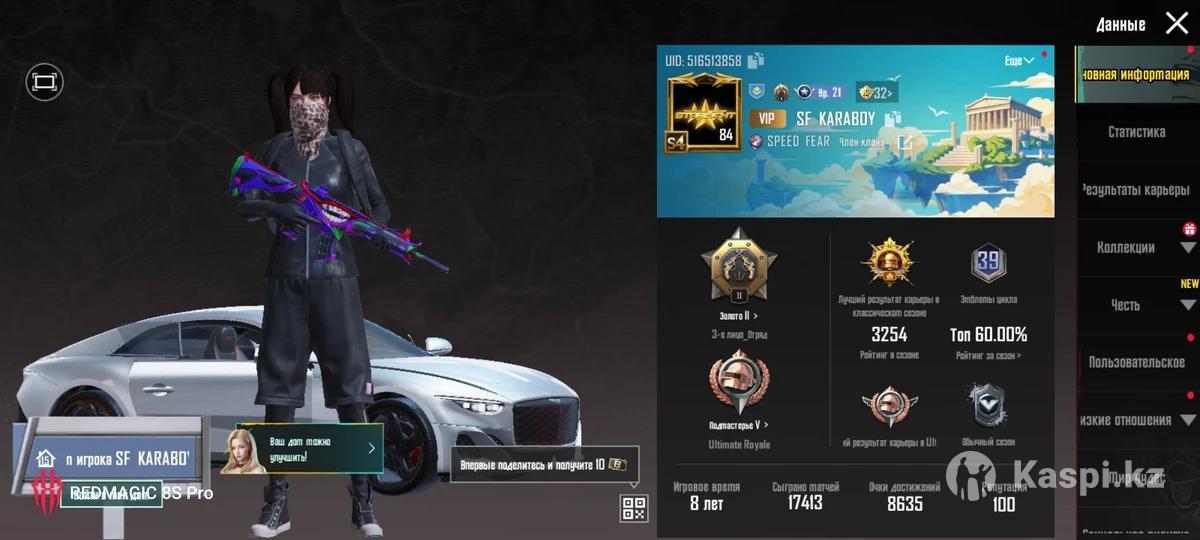Screen dimensions: 1200x540
Task: Open the Результаты карьеры tab
Action: coord(1136,190)
